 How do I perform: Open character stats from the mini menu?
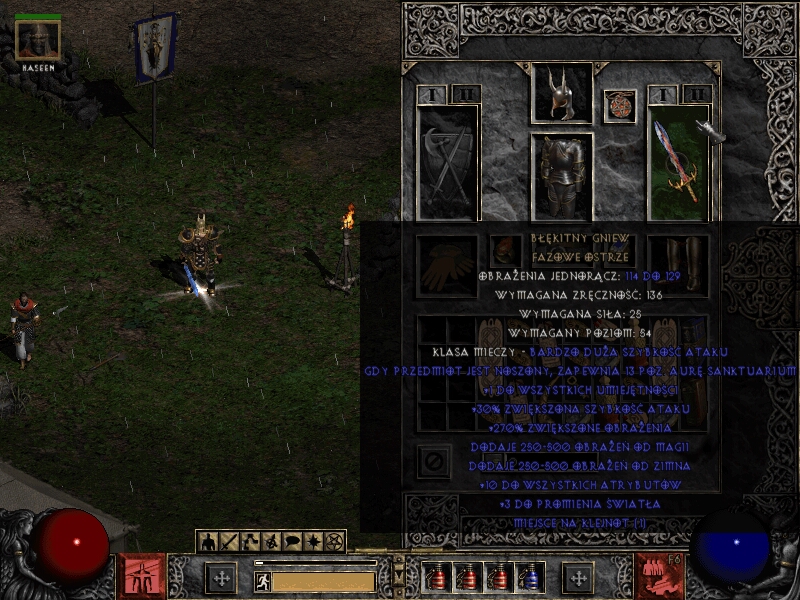click(209, 541)
